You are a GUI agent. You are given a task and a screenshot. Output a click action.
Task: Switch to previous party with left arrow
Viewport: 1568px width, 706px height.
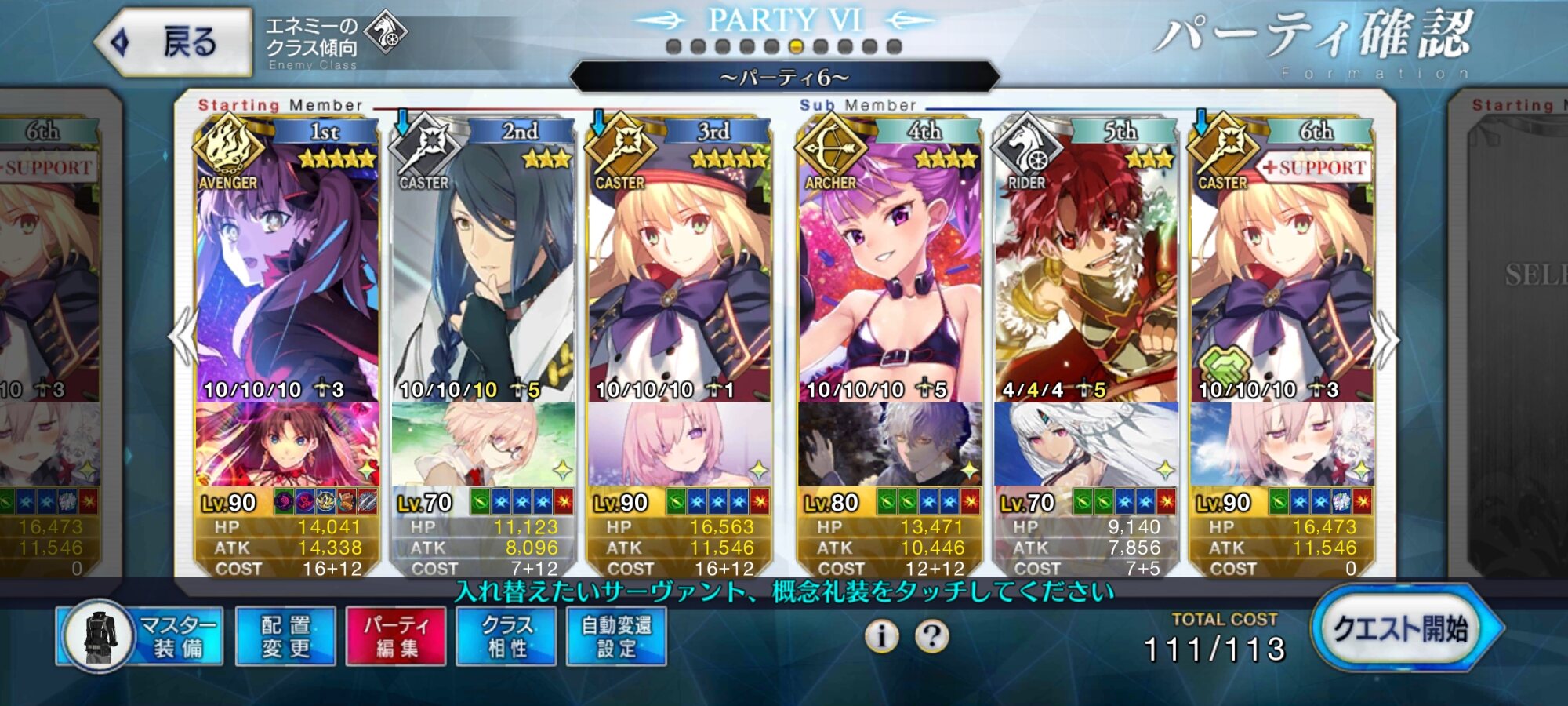coord(183,337)
